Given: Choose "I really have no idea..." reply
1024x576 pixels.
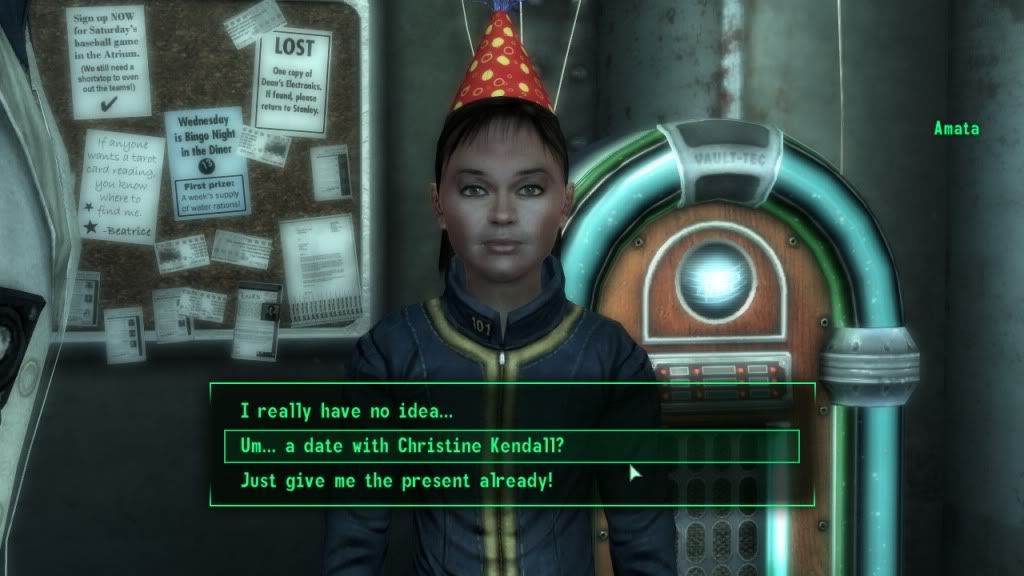Looking at the screenshot, I should point(346,410).
